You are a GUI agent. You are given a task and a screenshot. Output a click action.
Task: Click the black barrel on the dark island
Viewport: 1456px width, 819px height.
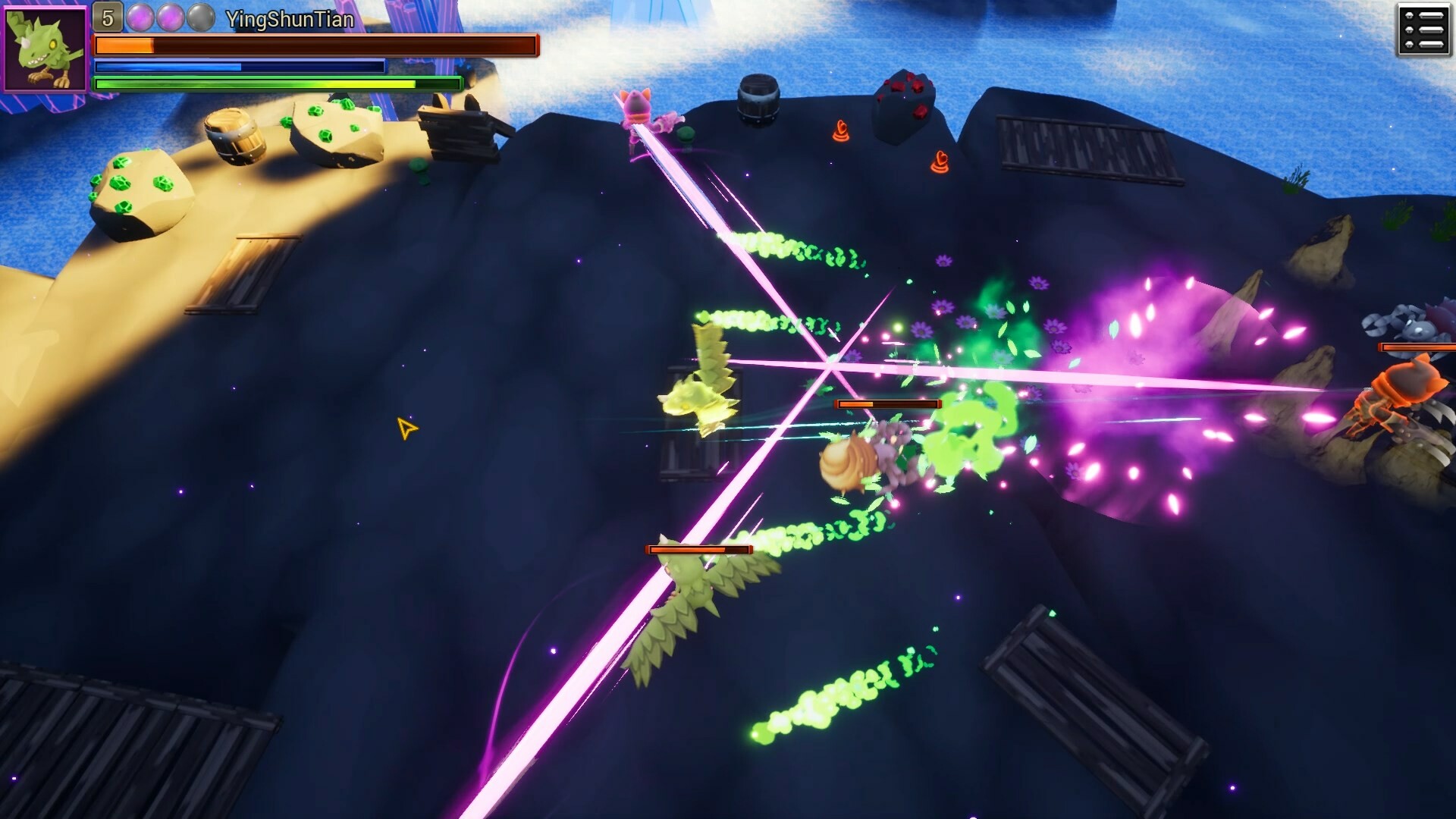pyautogui.click(x=758, y=99)
